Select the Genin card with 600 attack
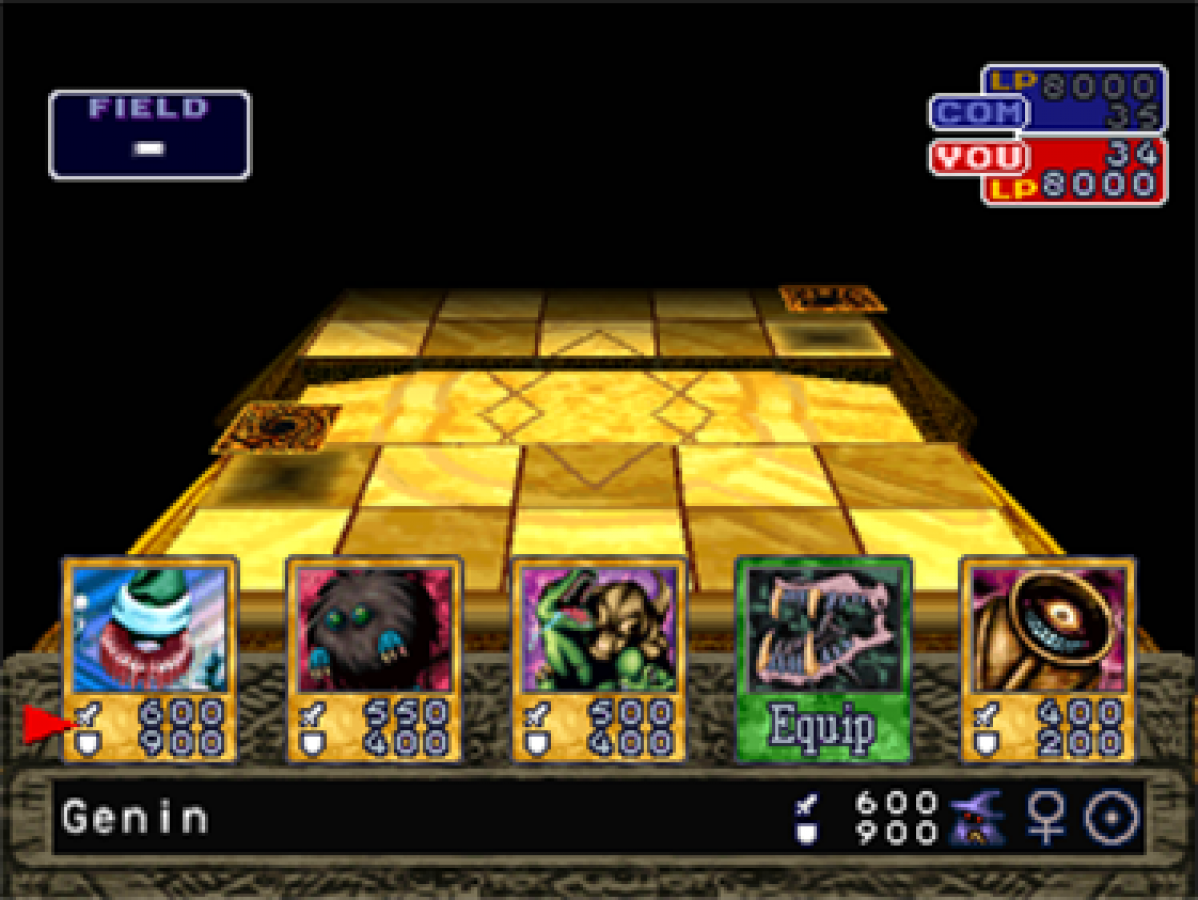The height and width of the screenshot is (900, 1198). point(150,658)
